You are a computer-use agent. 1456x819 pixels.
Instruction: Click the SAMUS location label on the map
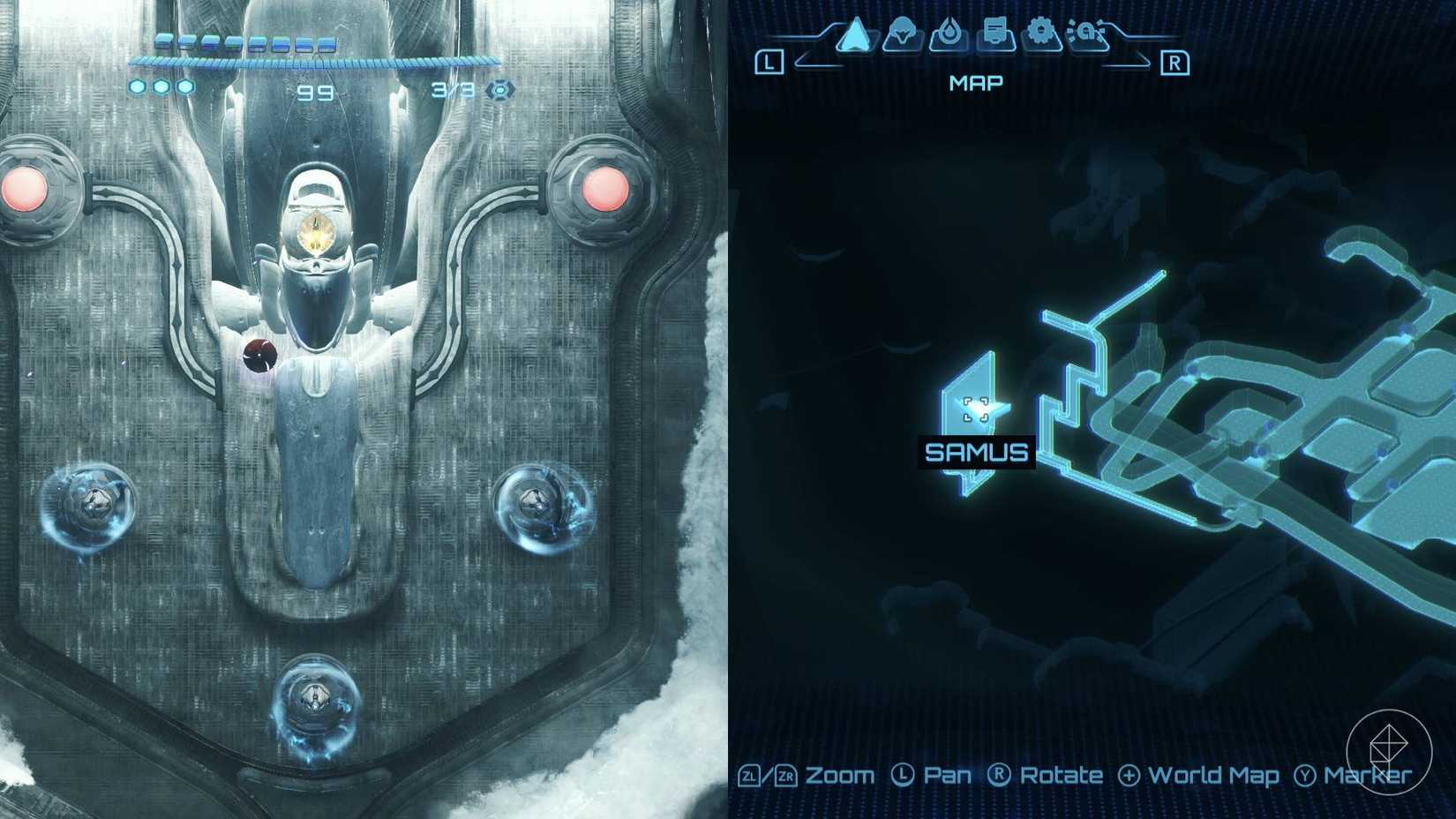click(x=976, y=453)
